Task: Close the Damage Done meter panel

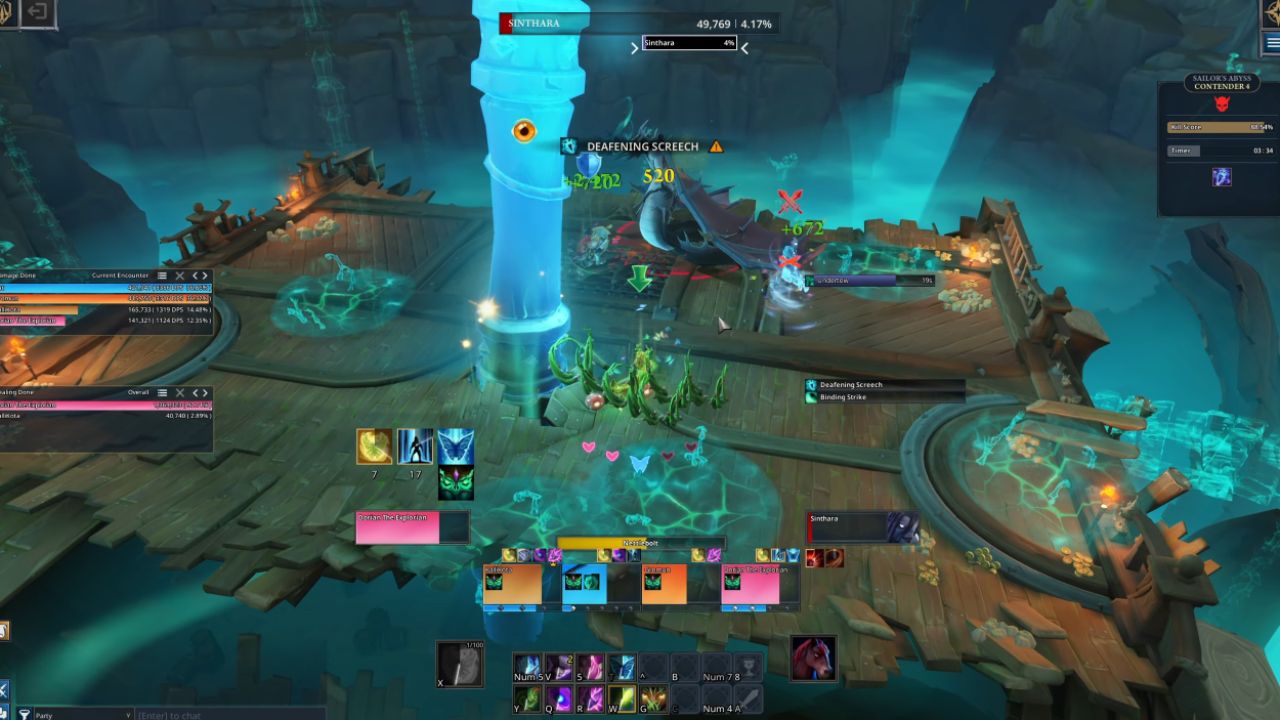Action: pos(180,275)
